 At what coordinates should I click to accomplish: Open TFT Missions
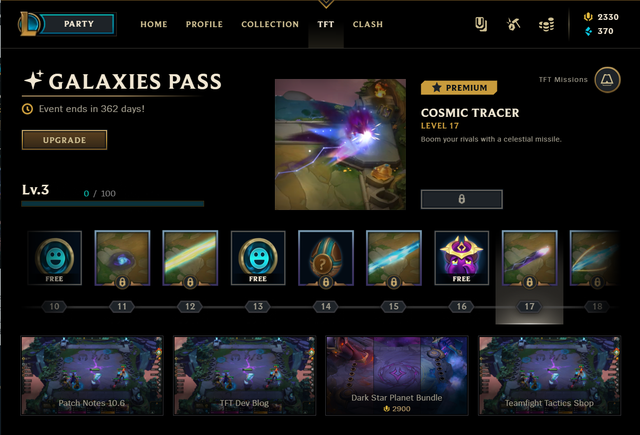[606, 81]
